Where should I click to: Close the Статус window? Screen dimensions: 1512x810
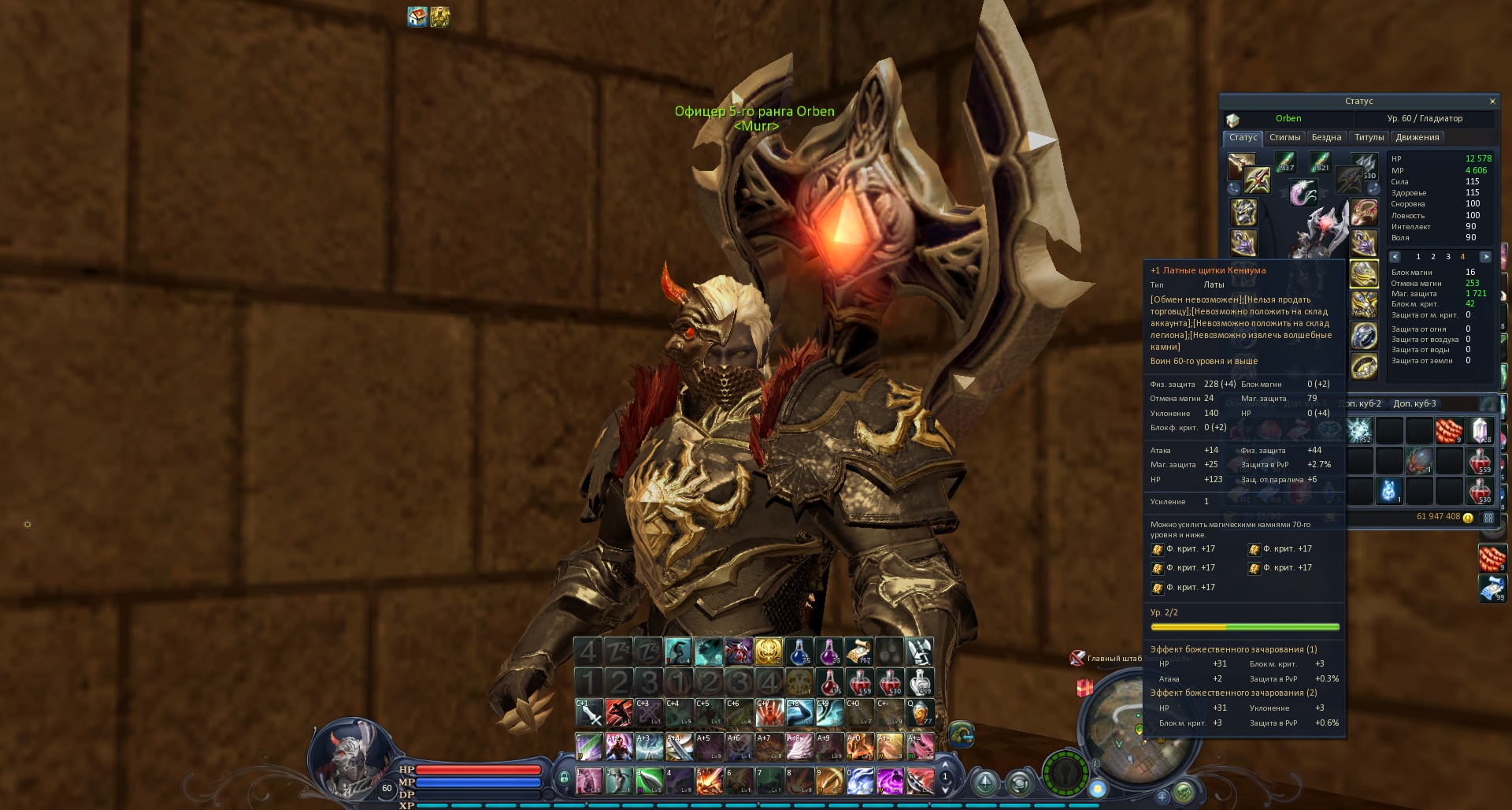[1492, 102]
